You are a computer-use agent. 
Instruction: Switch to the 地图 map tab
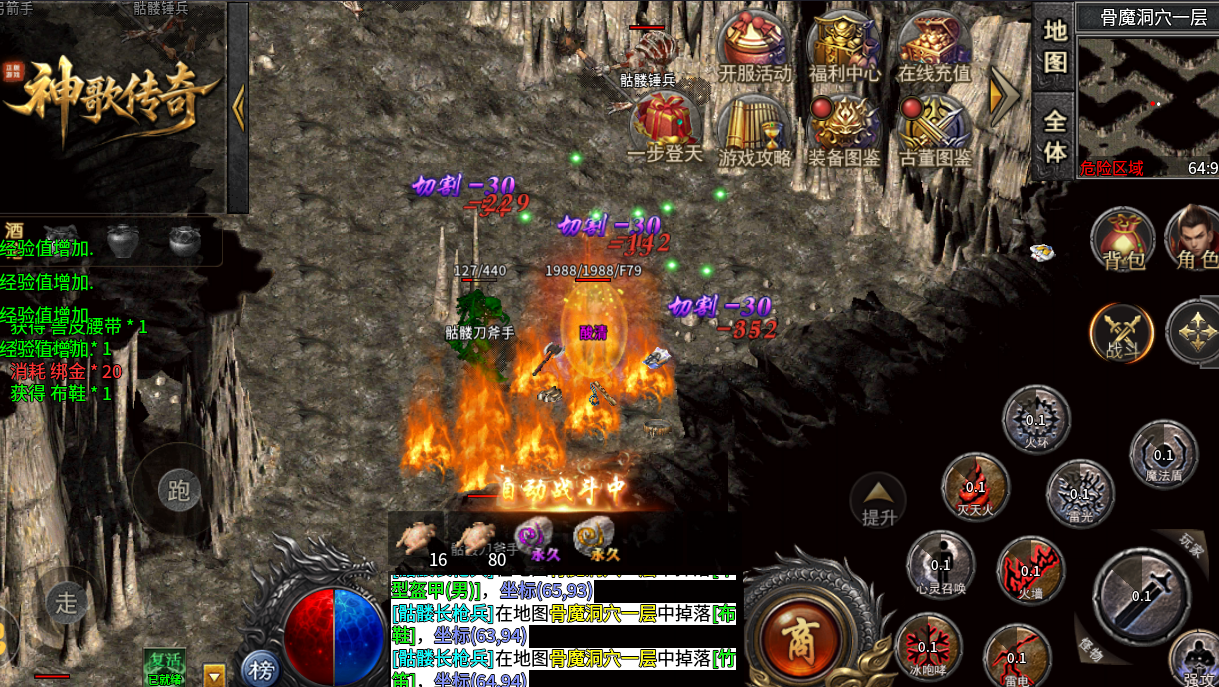(1055, 44)
